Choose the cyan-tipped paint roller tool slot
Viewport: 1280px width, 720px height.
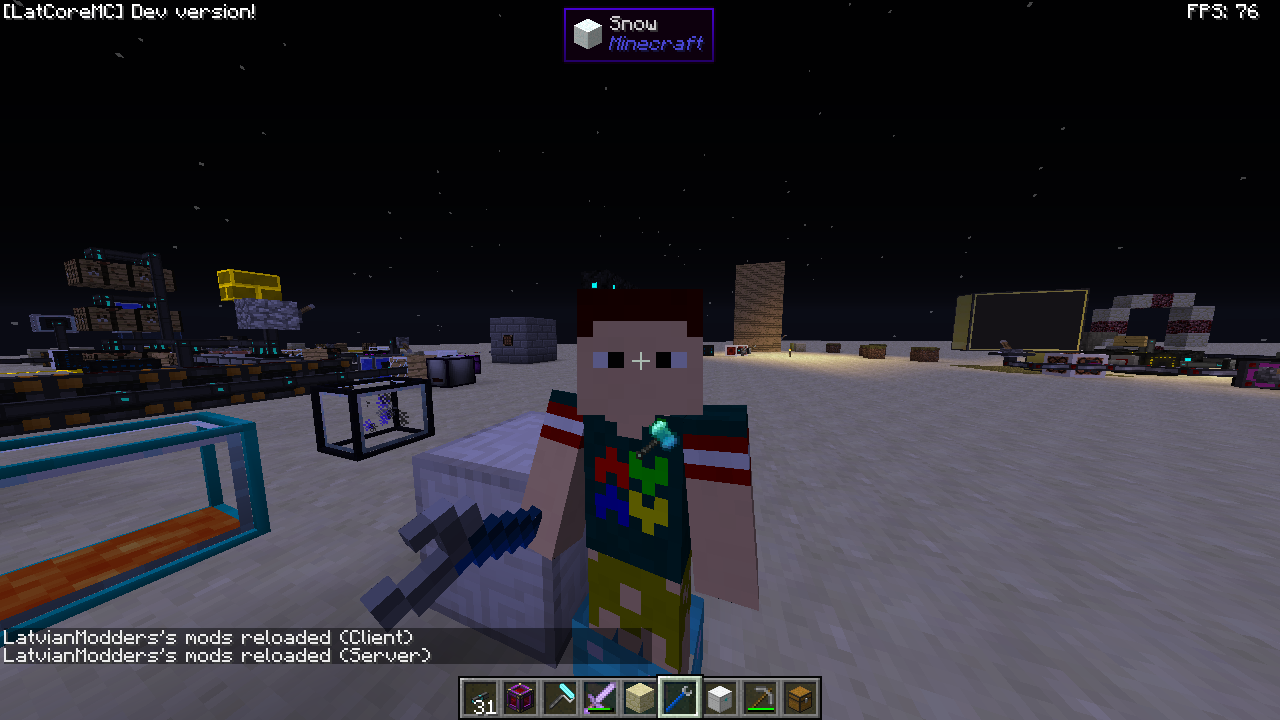click(x=560, y=698)
